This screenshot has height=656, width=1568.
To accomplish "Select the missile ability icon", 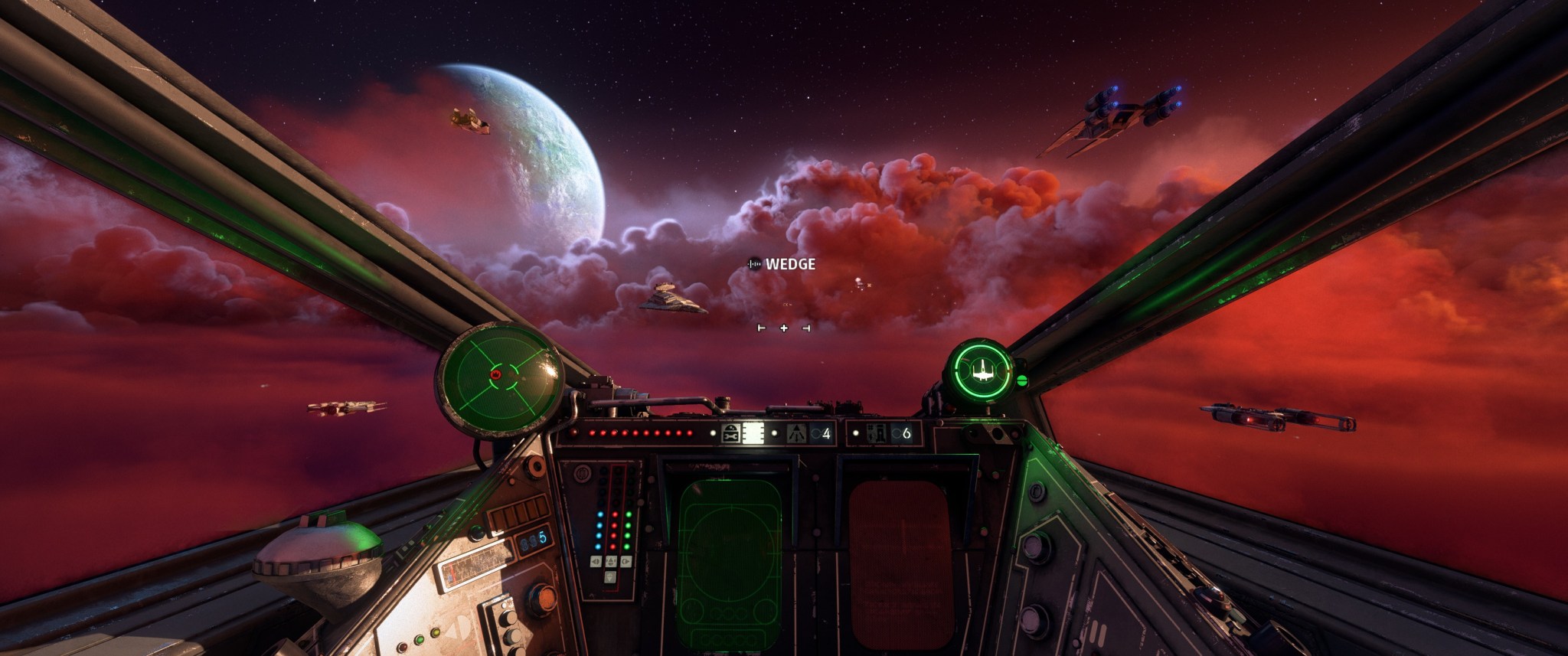I will tap(796, 433).
